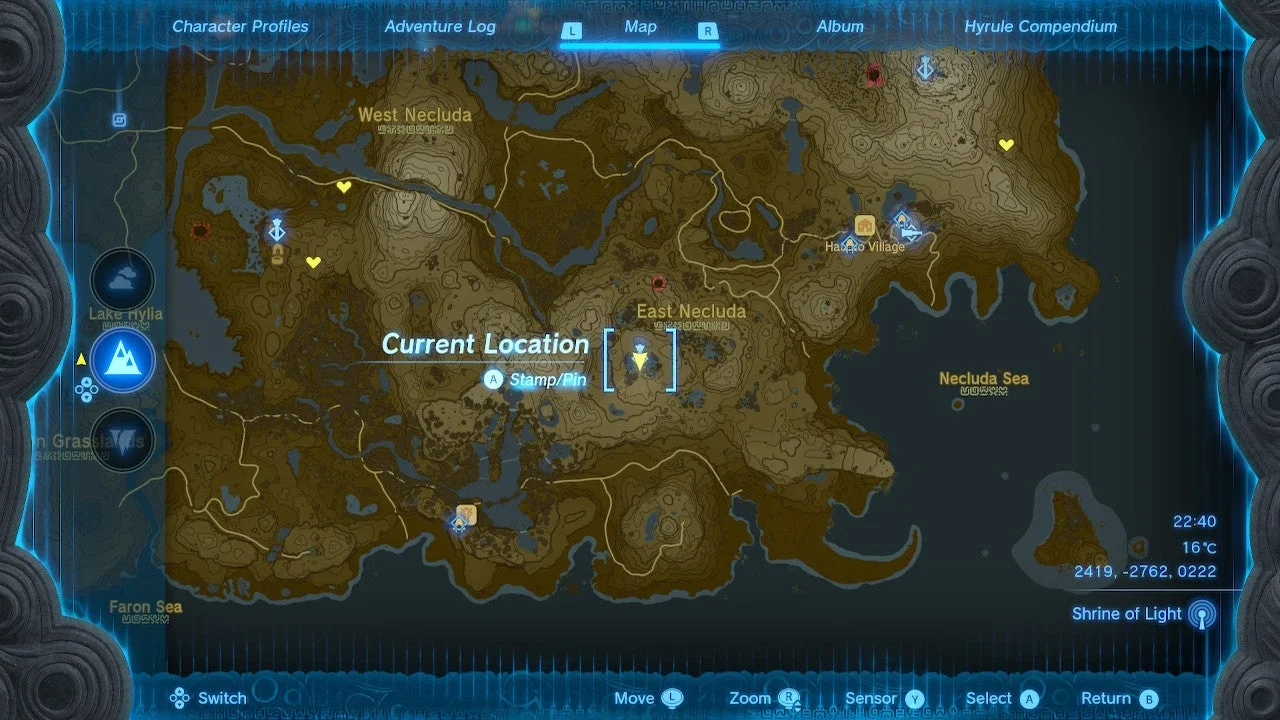Screen dimensions: 1280x720
Task: Switch to the Sky map layer
Action: (123, 281)
